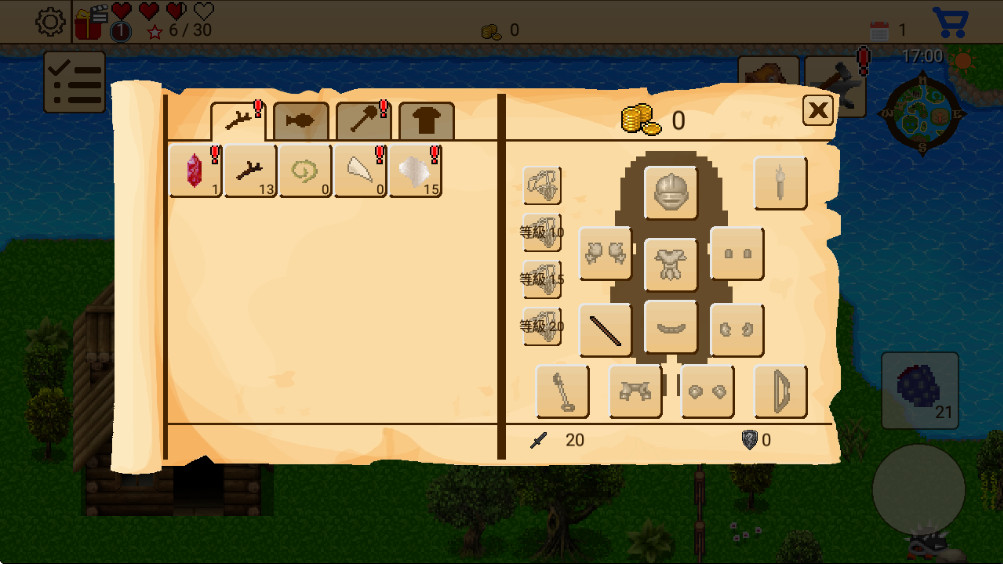Screen dimensions: 1003x564
Task: Use the dark berry quick slot
Action: coord(920,390)
